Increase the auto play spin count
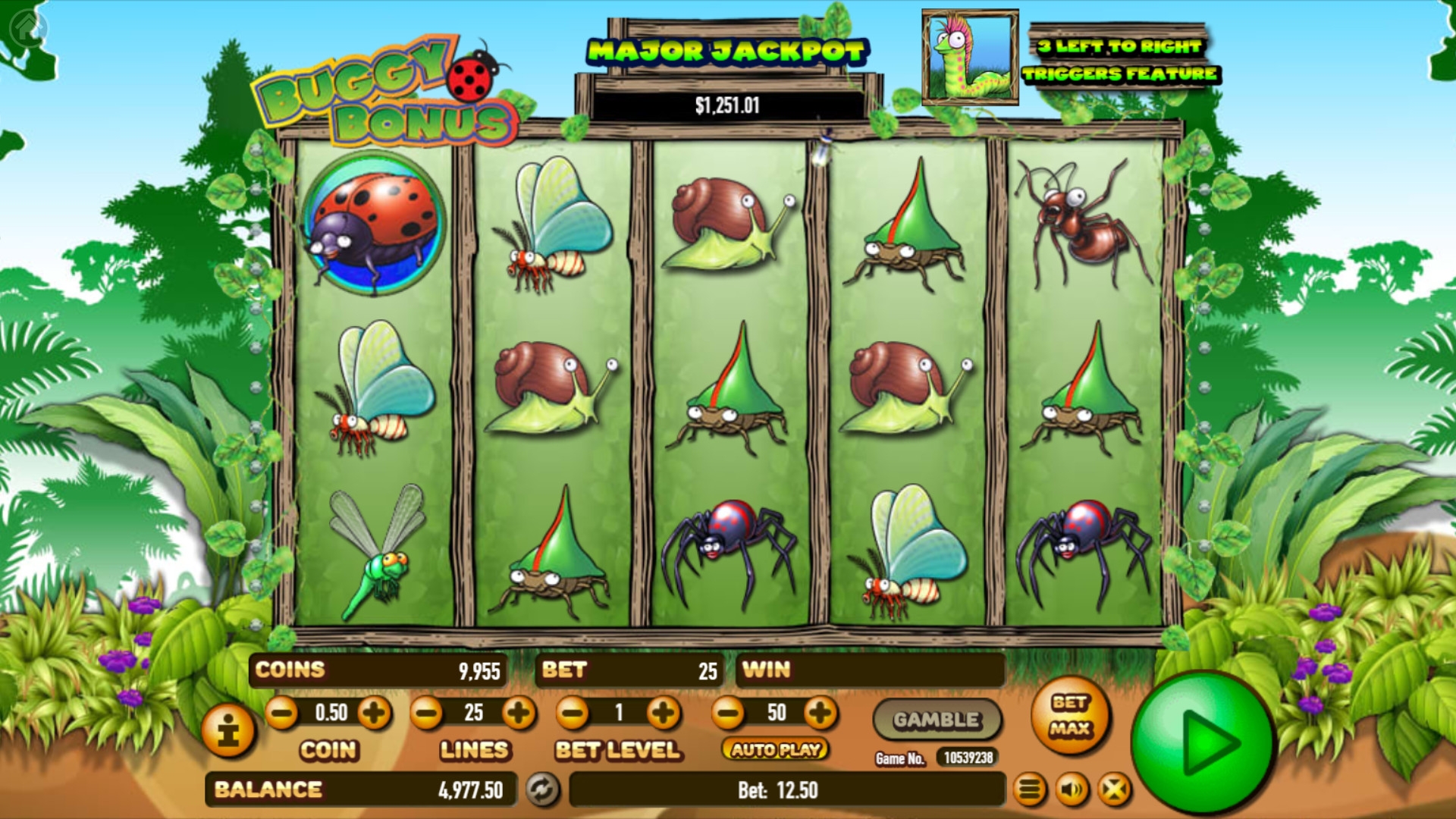 821,713
